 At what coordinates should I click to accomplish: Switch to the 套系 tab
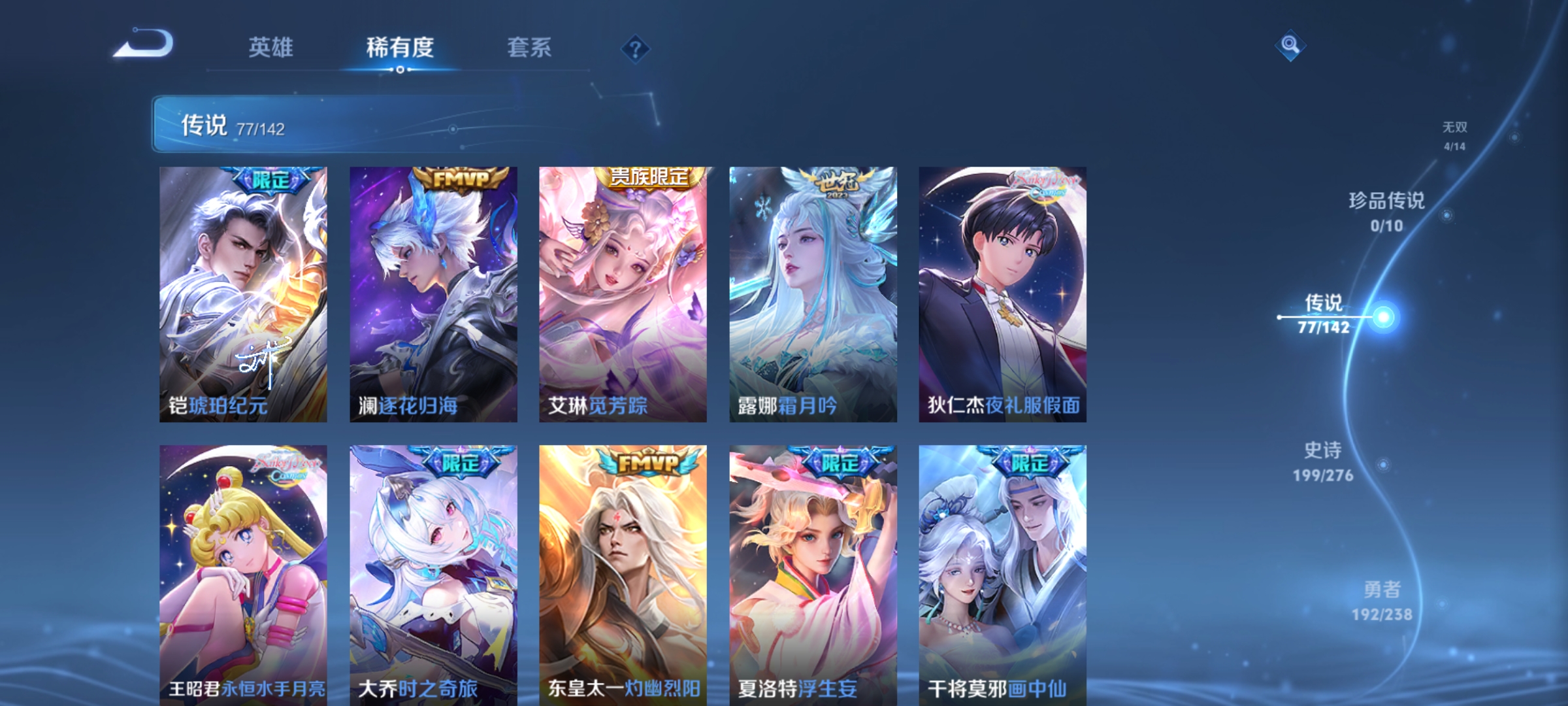coord(529,47)
